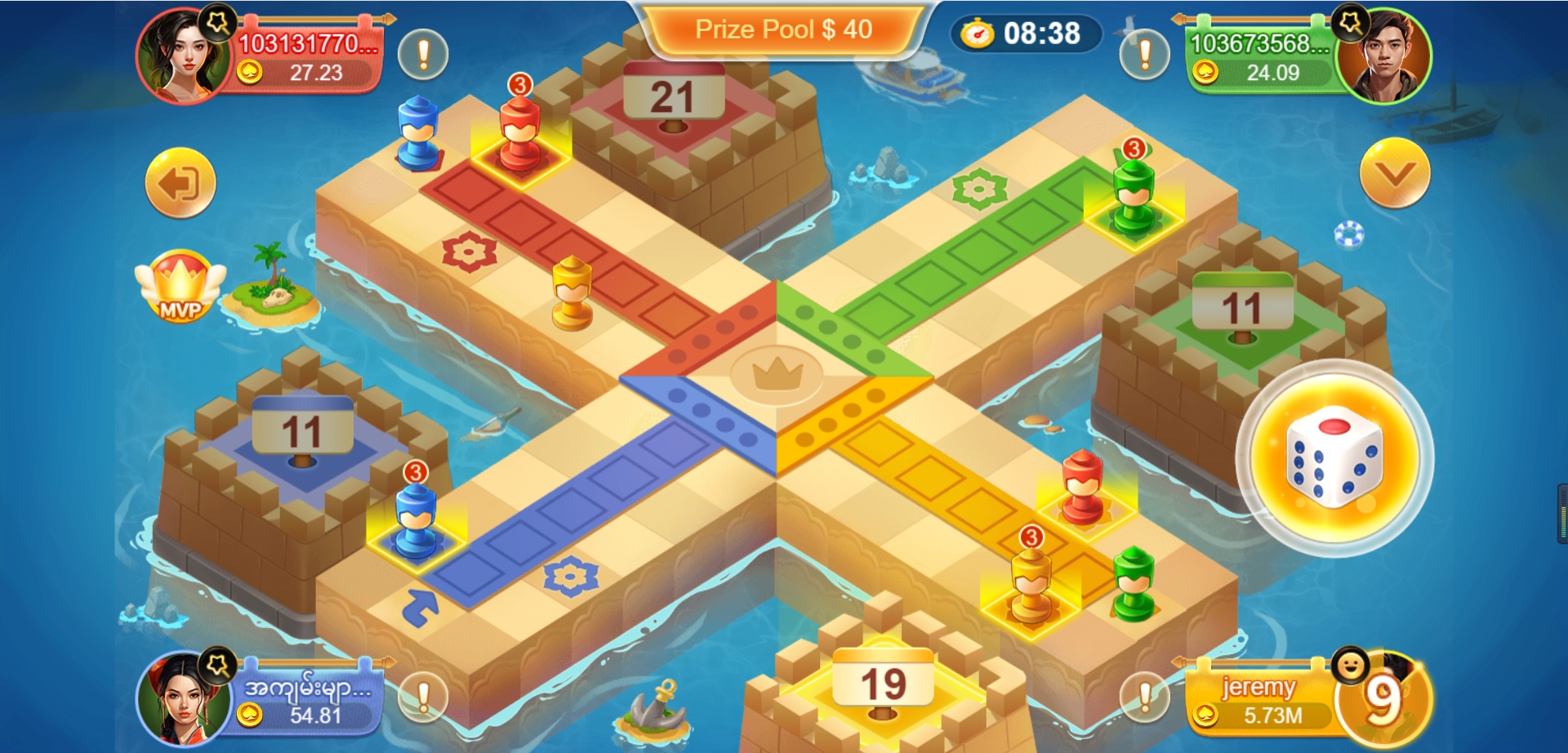Viewport: 1568px width, 753px height.
Task: Select the highlighted blue pawn near blue castle
Action: 416,523
